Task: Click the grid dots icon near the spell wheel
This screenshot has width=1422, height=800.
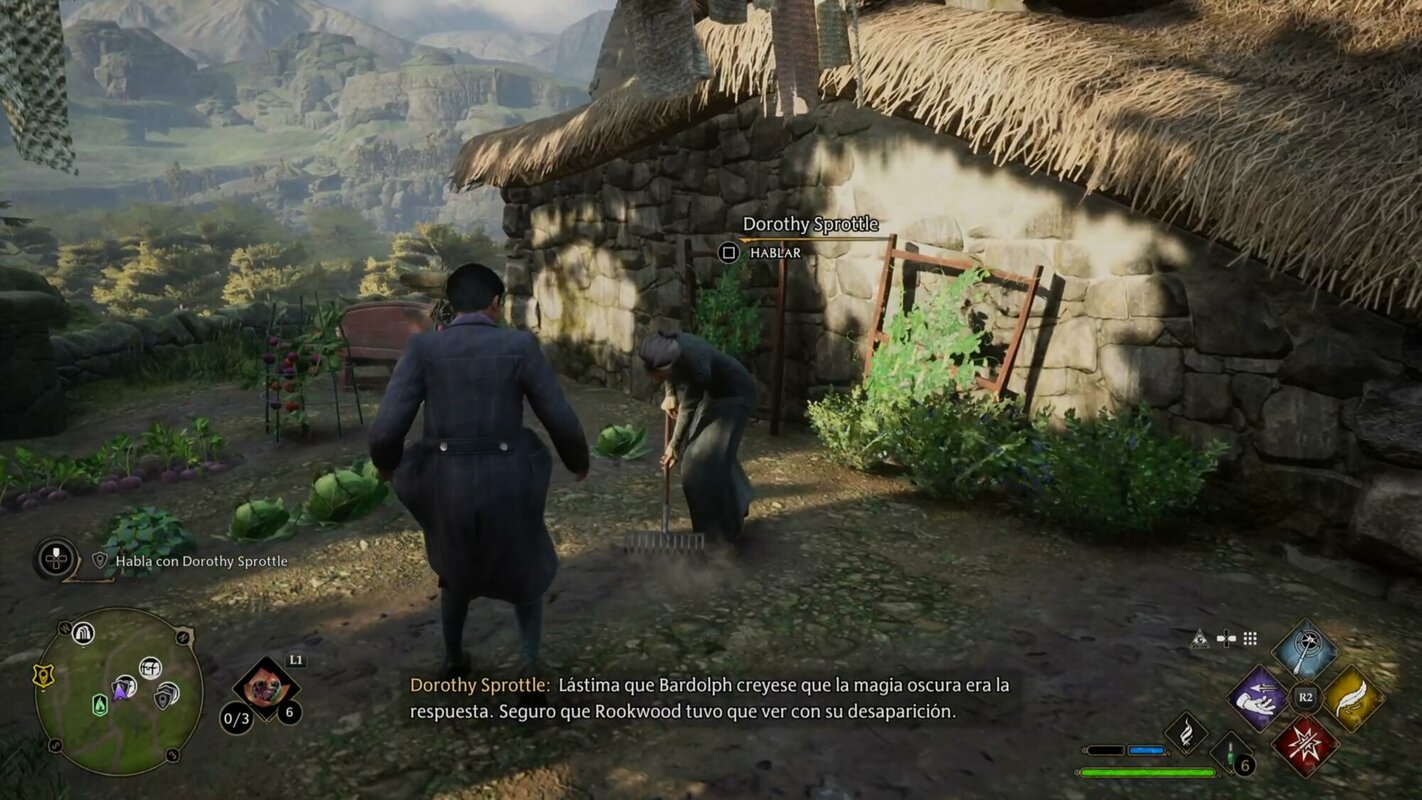Action: pyautogui.click(x=1249, y=638)
